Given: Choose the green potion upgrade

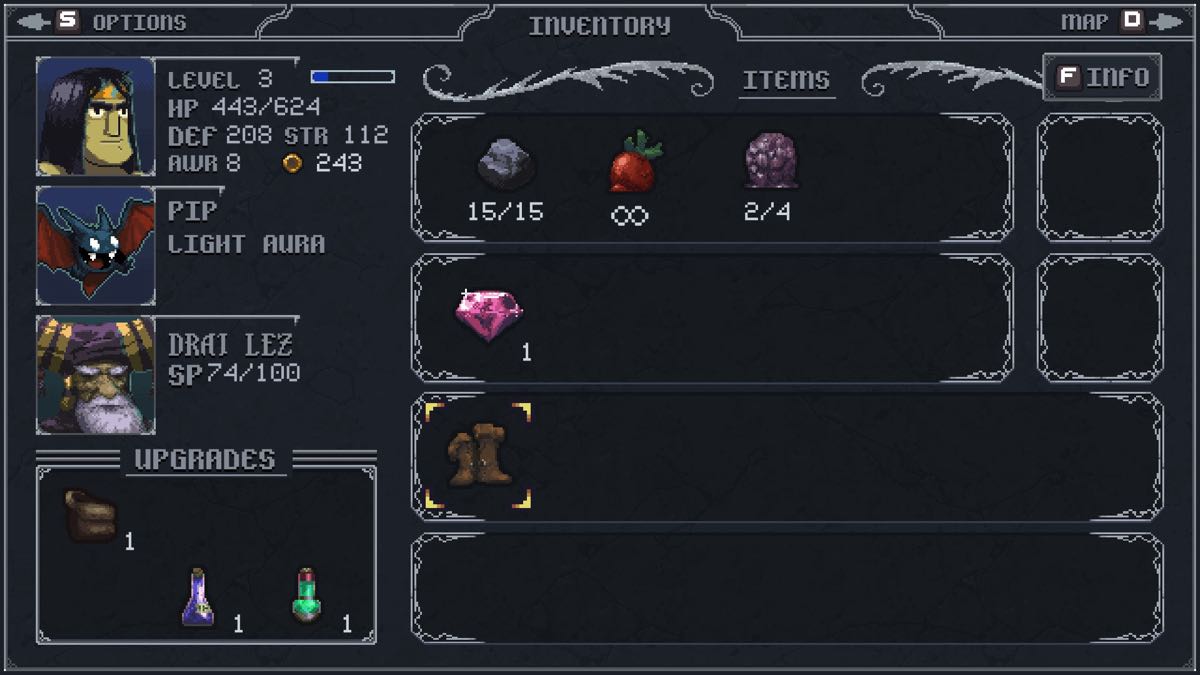Looking at the screenshot, I should coord(307,596).
